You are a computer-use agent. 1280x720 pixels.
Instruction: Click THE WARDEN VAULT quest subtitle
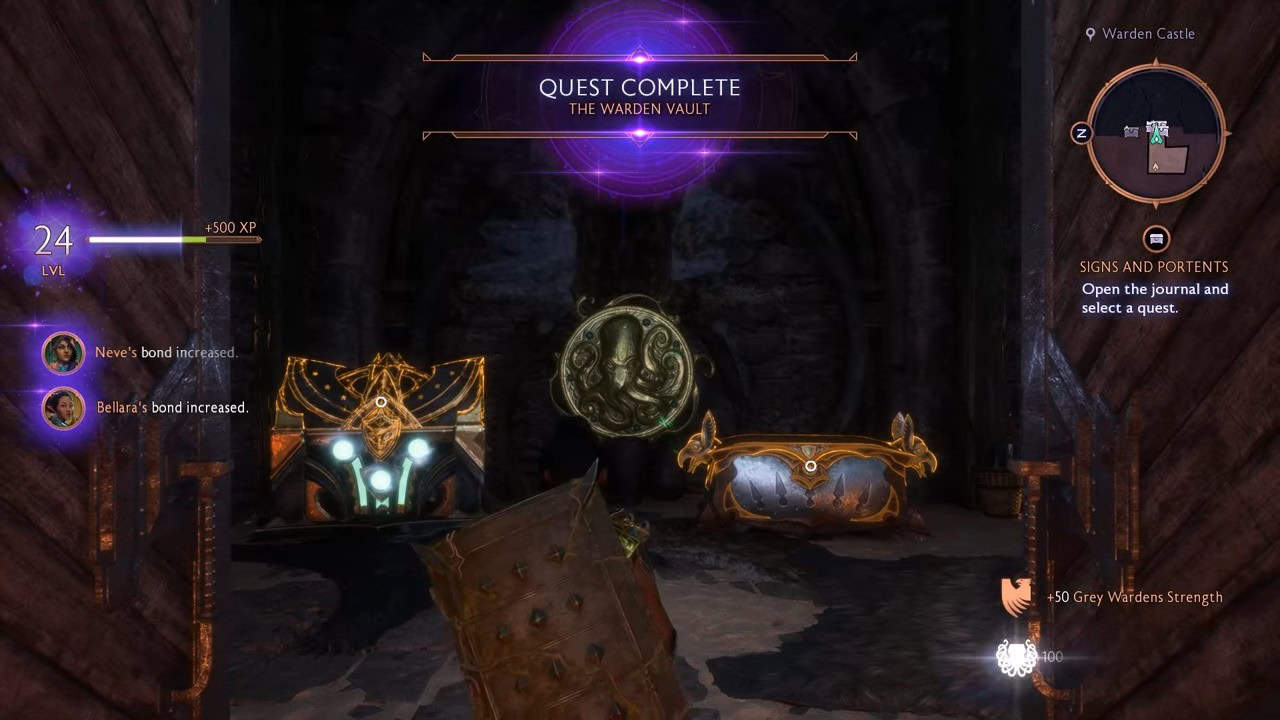click(x=639, y=110)
